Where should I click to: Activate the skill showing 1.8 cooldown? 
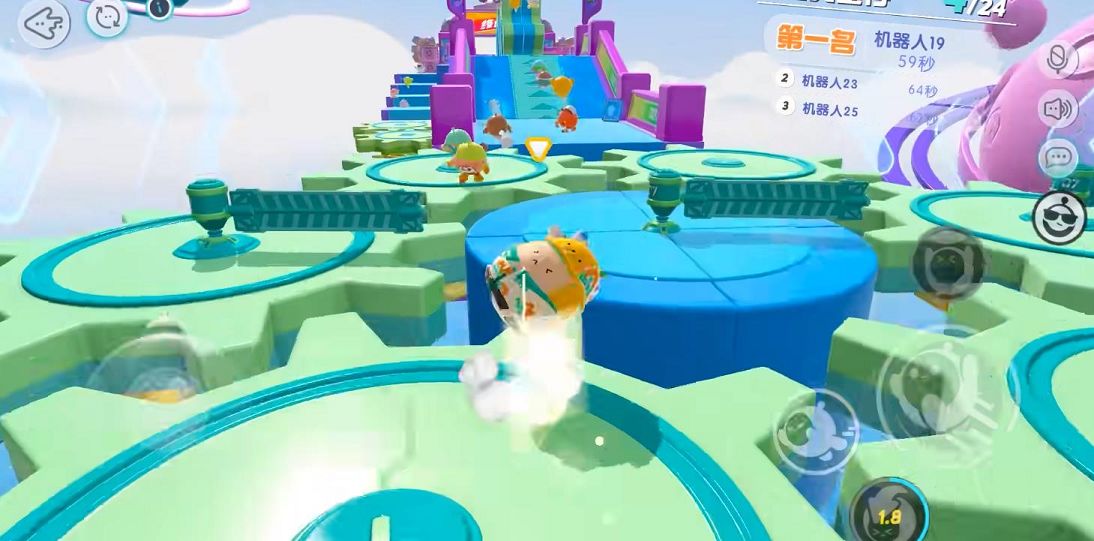(x=888, y=513)
